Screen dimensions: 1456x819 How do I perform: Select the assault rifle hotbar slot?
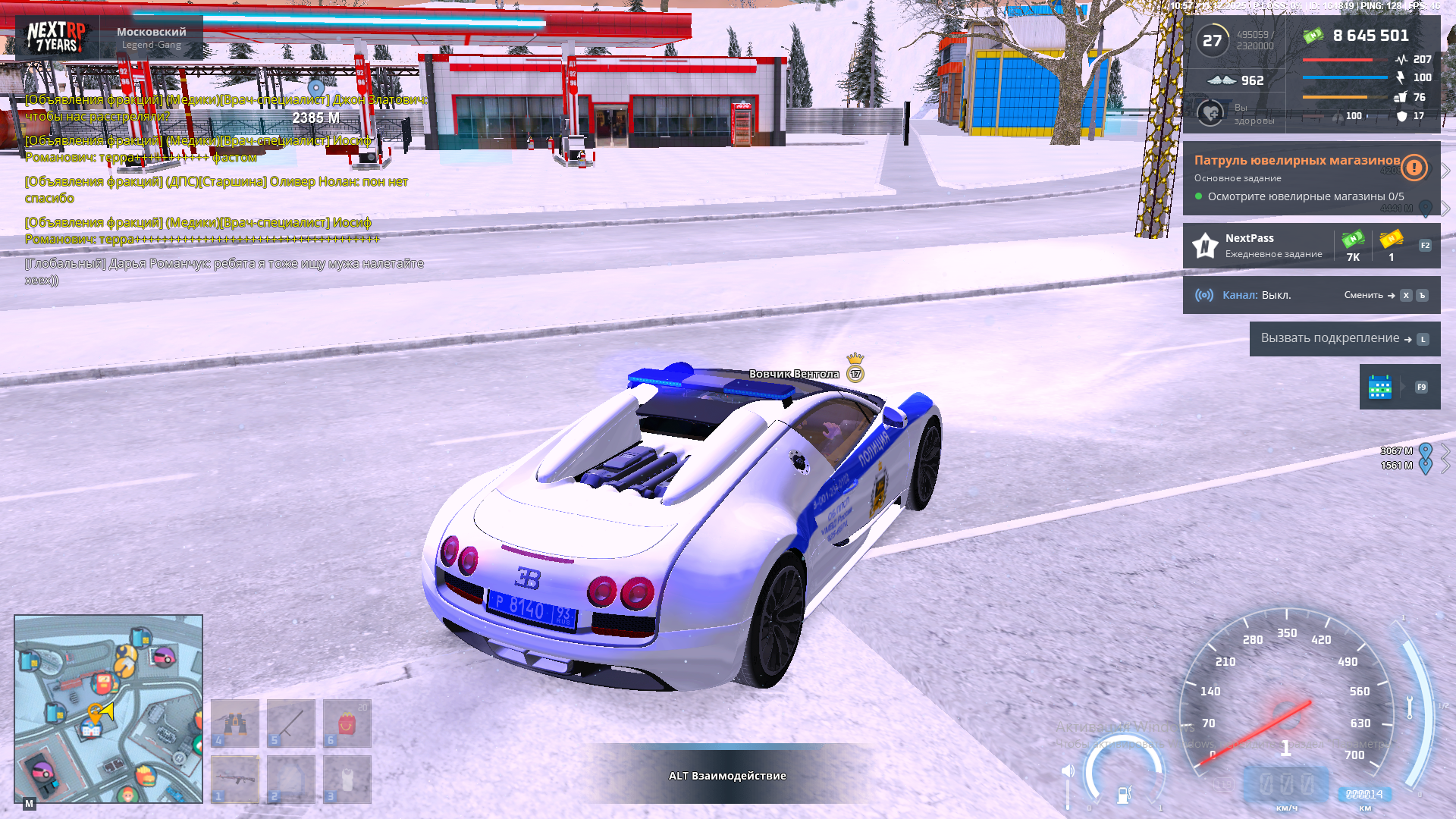235,779
